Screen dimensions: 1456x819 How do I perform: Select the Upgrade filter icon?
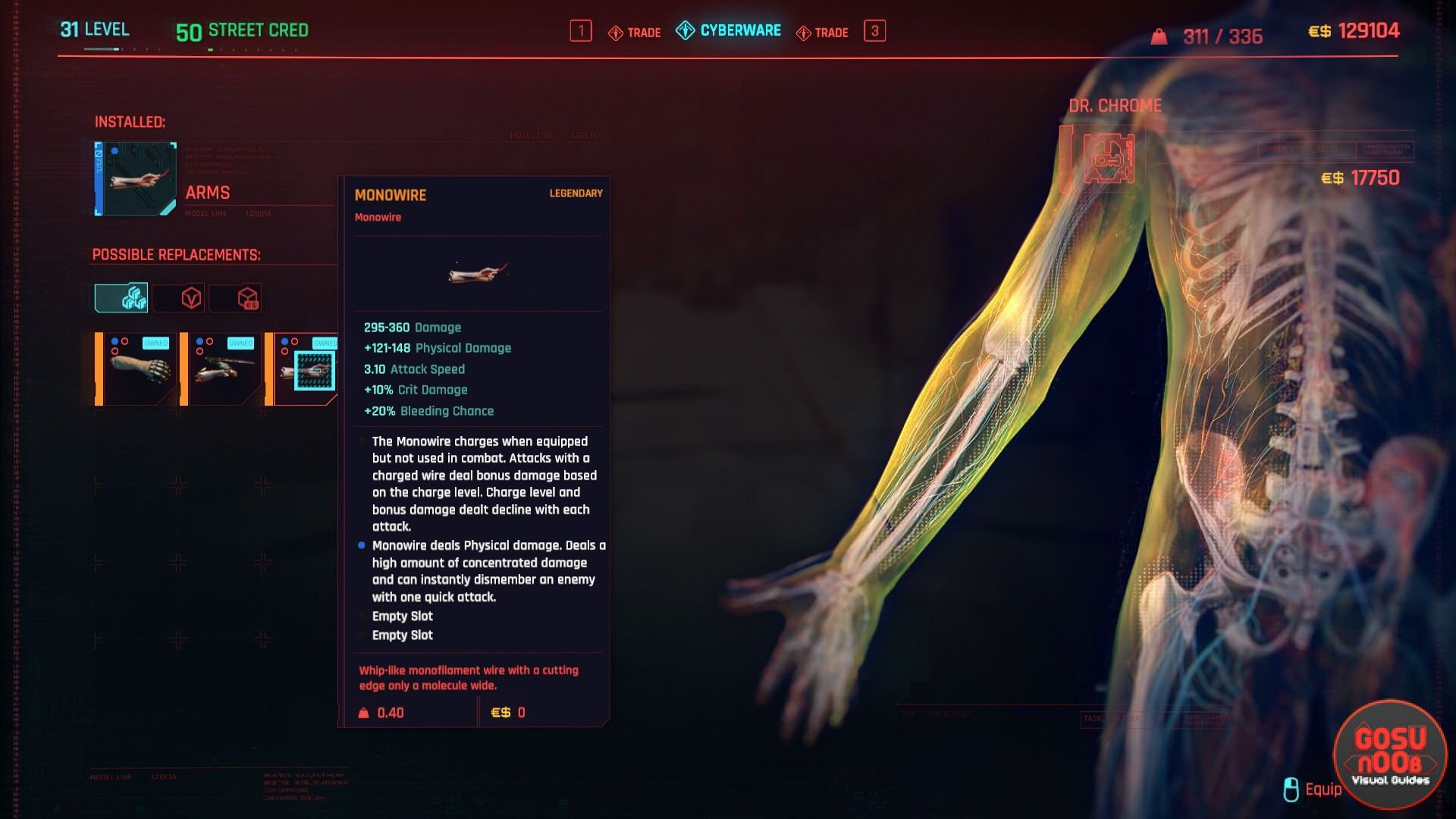(135, 297)
